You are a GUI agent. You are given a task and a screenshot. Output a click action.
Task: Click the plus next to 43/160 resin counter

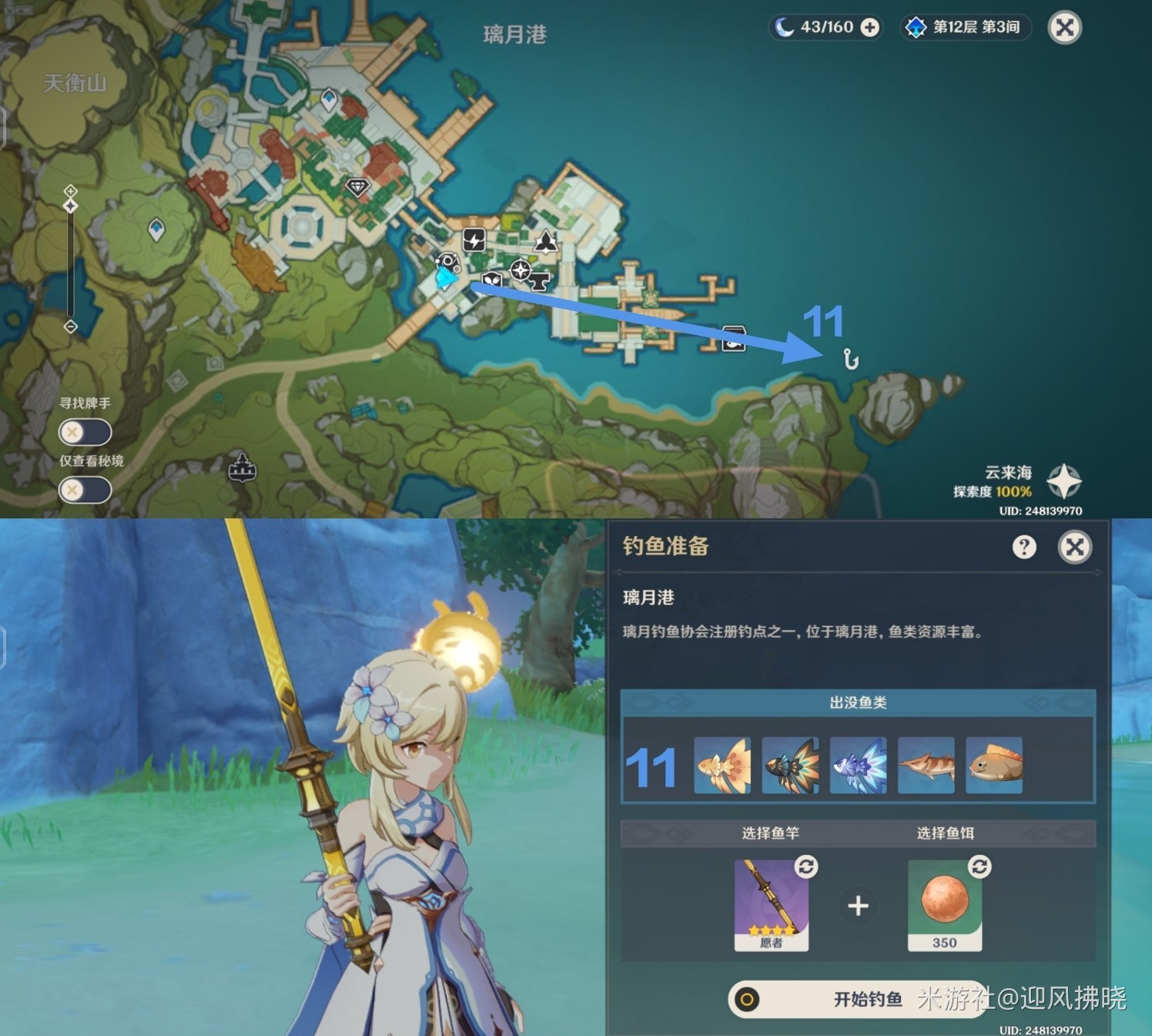pos(870,28)
